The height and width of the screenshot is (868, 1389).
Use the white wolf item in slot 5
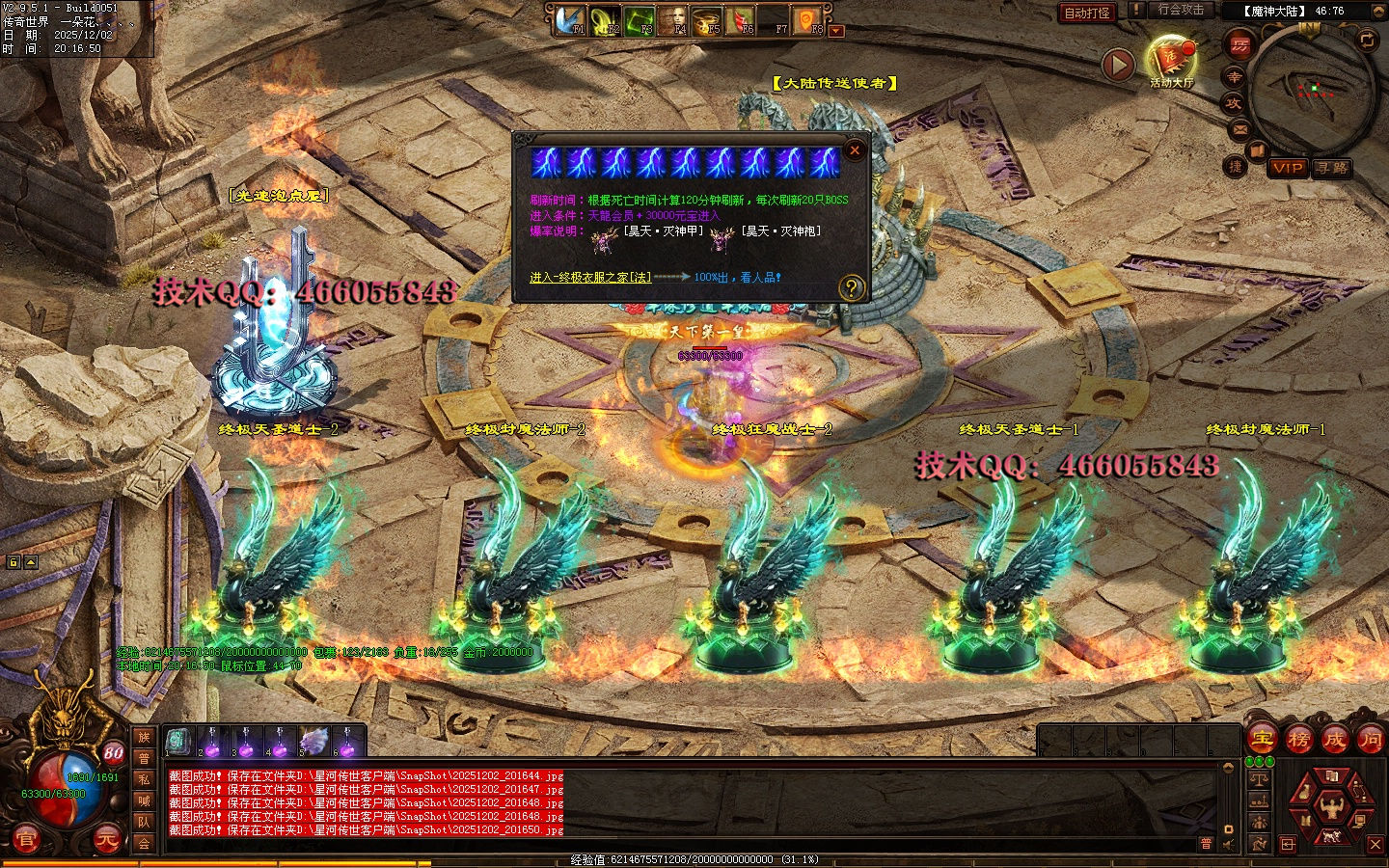[x=314, y=742]
